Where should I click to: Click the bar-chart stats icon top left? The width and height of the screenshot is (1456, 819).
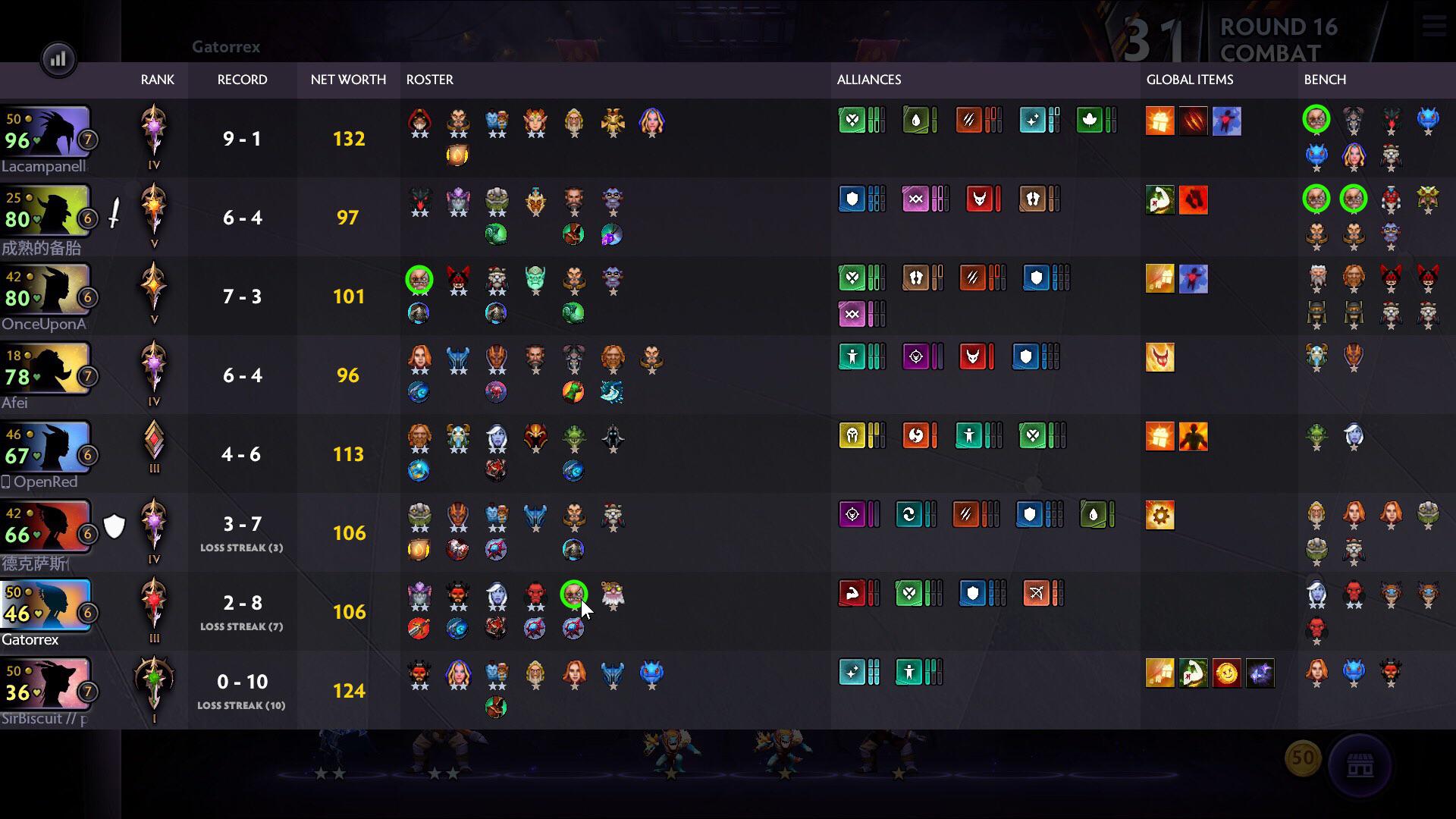coord(58,58)
